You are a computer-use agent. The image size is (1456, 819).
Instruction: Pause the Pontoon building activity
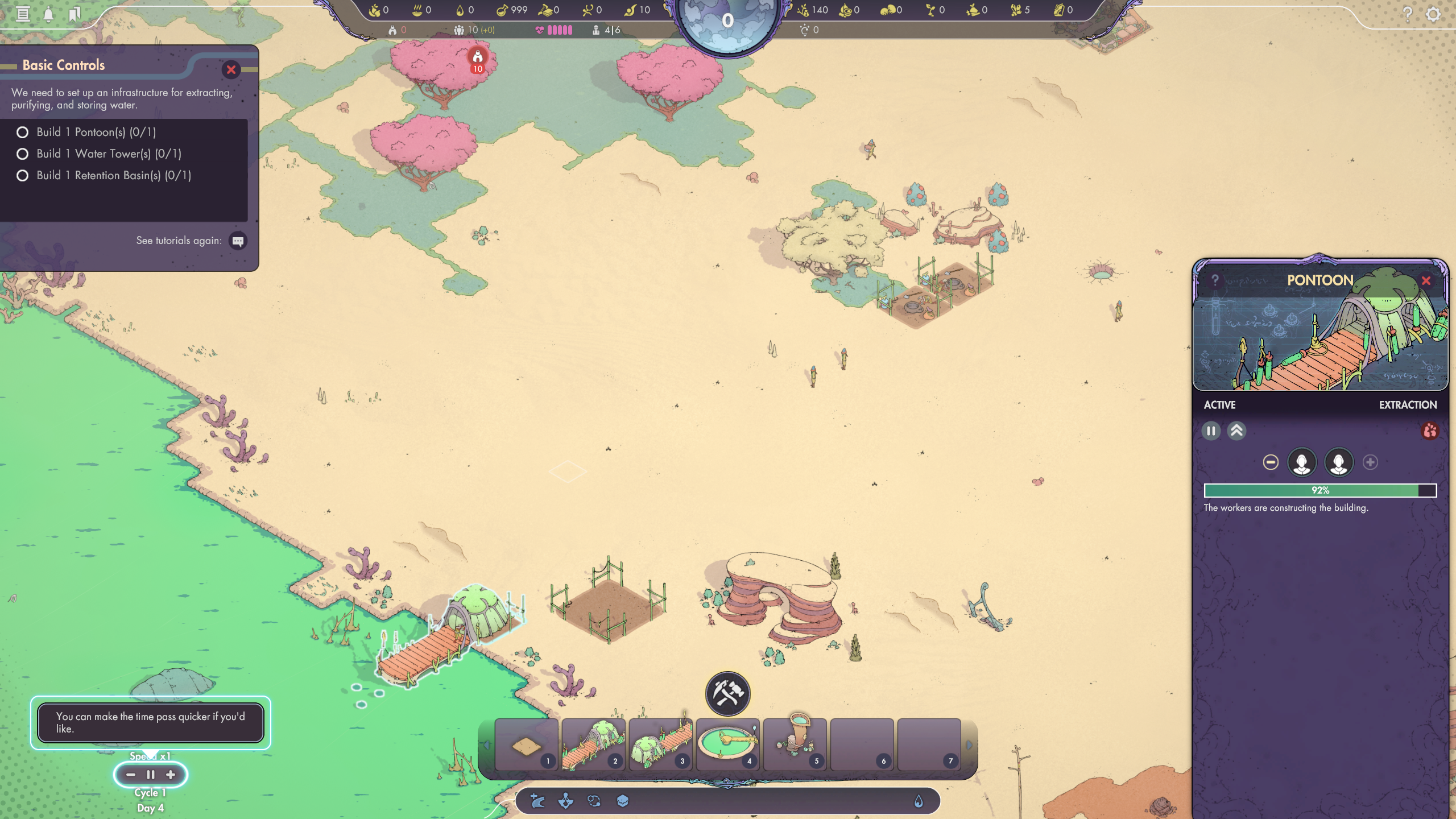(x=1211, y=431)
